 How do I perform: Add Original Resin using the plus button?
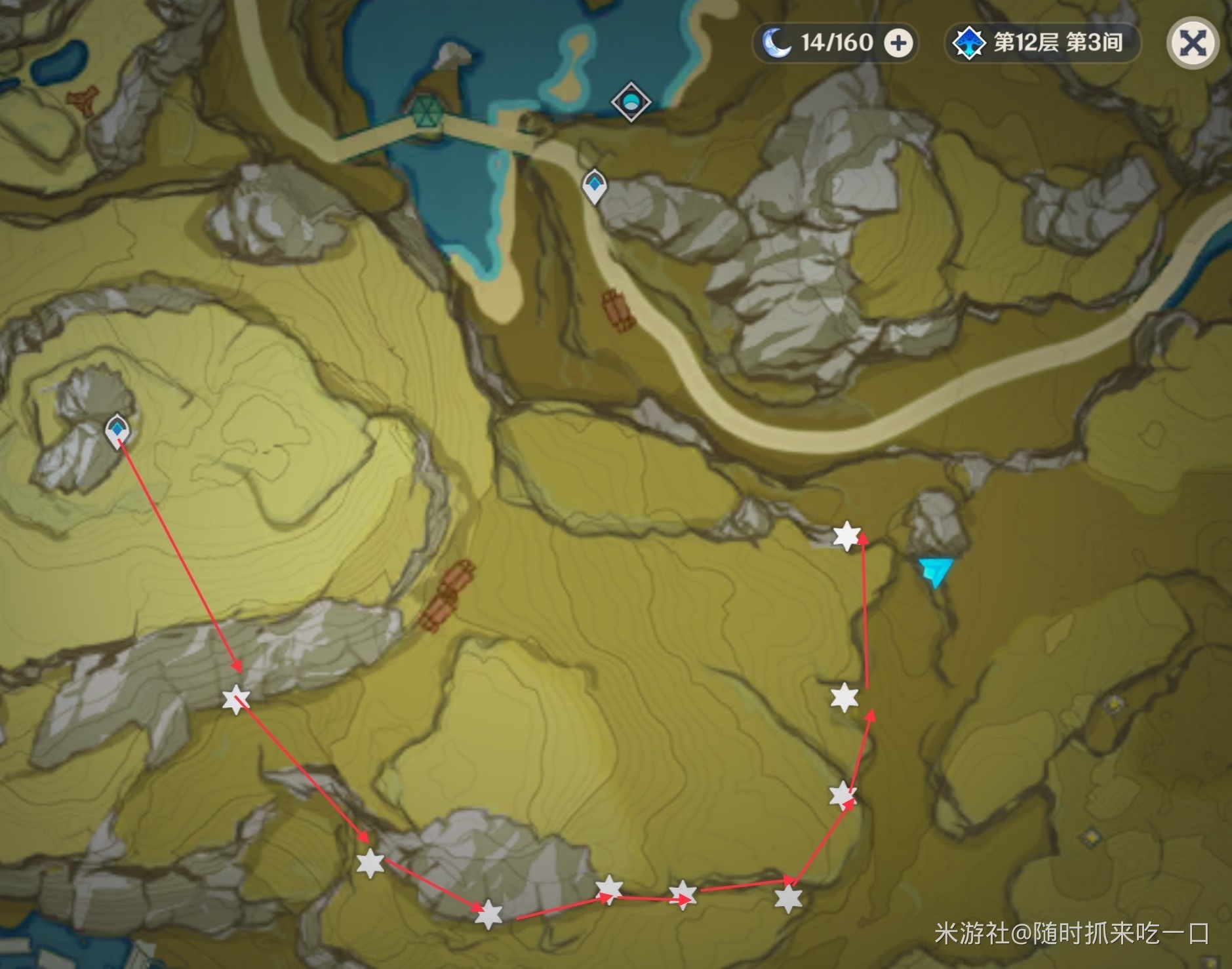pos(898,43)
